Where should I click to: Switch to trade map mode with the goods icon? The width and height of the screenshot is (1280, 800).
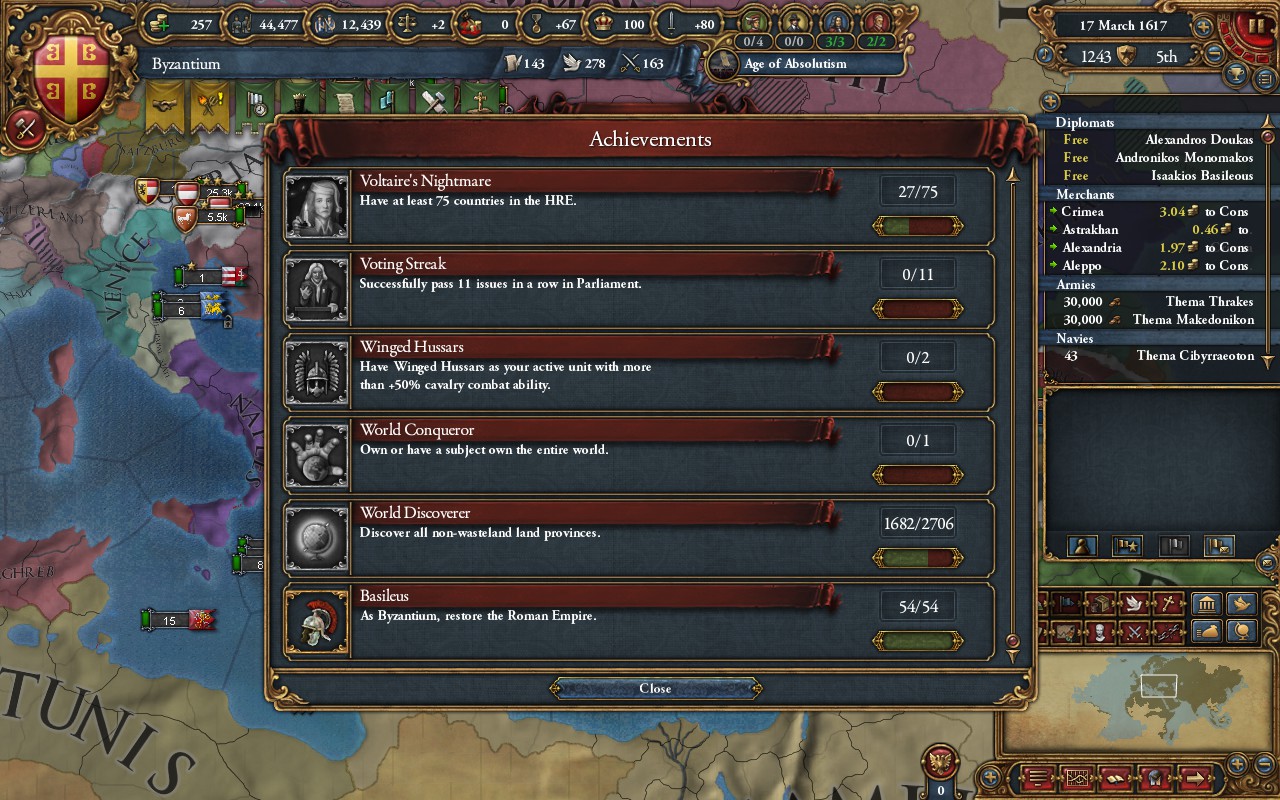coord(1101,604)
